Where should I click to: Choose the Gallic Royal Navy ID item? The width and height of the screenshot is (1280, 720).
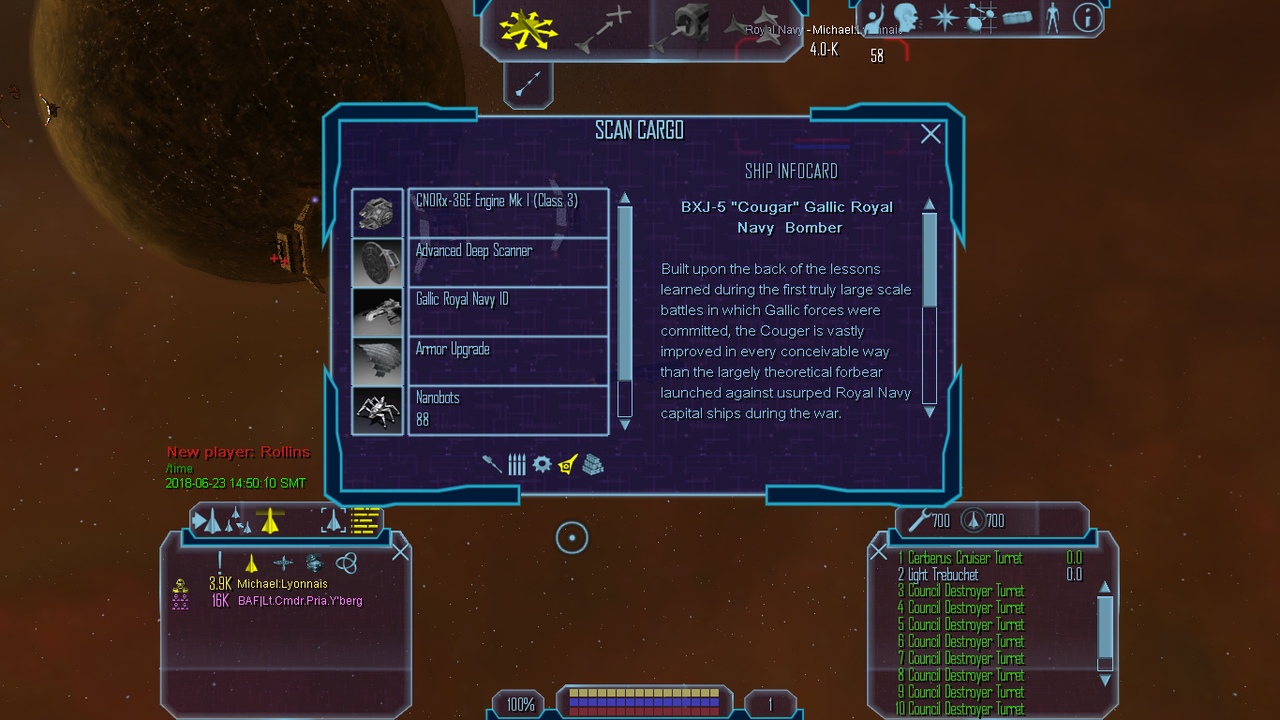507,311
